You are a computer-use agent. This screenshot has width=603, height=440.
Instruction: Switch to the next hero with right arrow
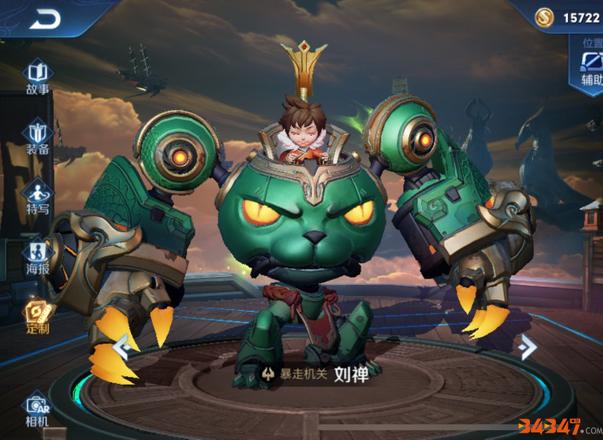(x=527, y=347)
